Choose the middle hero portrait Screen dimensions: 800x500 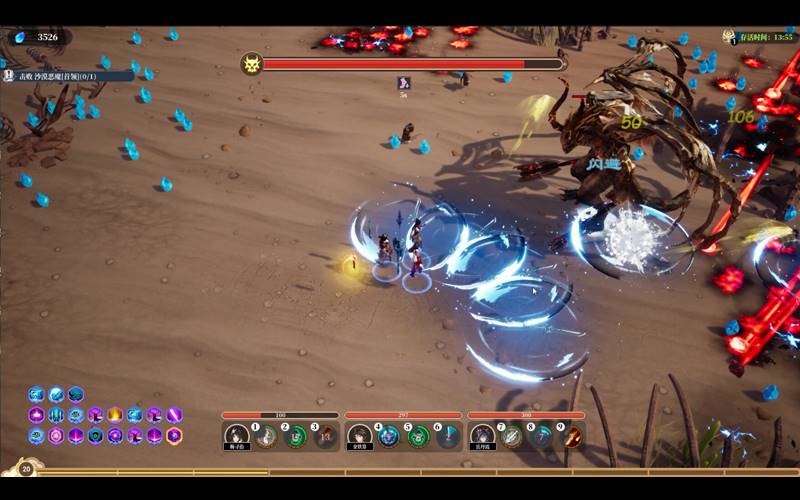tap(360, 436)
